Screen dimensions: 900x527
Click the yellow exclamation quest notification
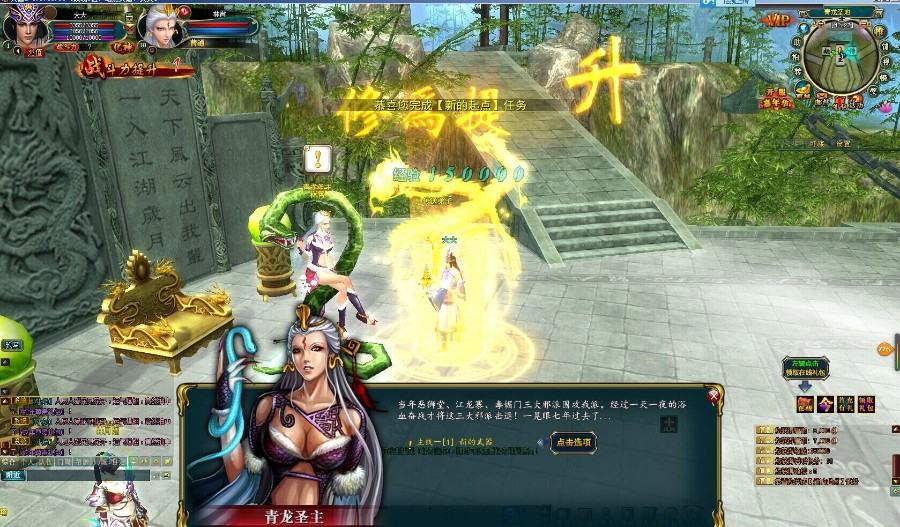[318, 158]
